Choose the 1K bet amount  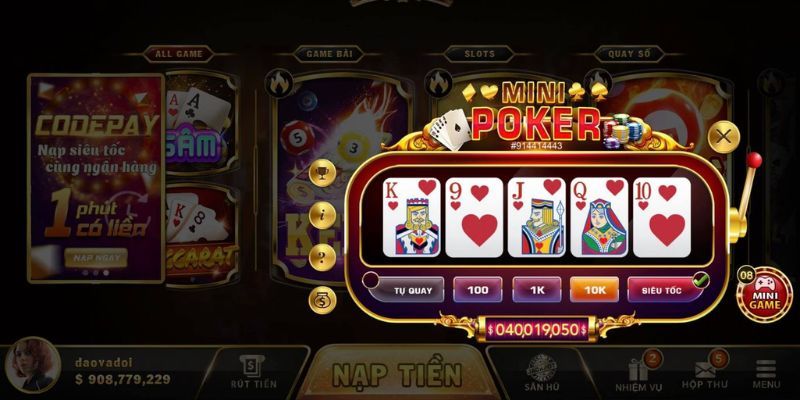point(536,289)
